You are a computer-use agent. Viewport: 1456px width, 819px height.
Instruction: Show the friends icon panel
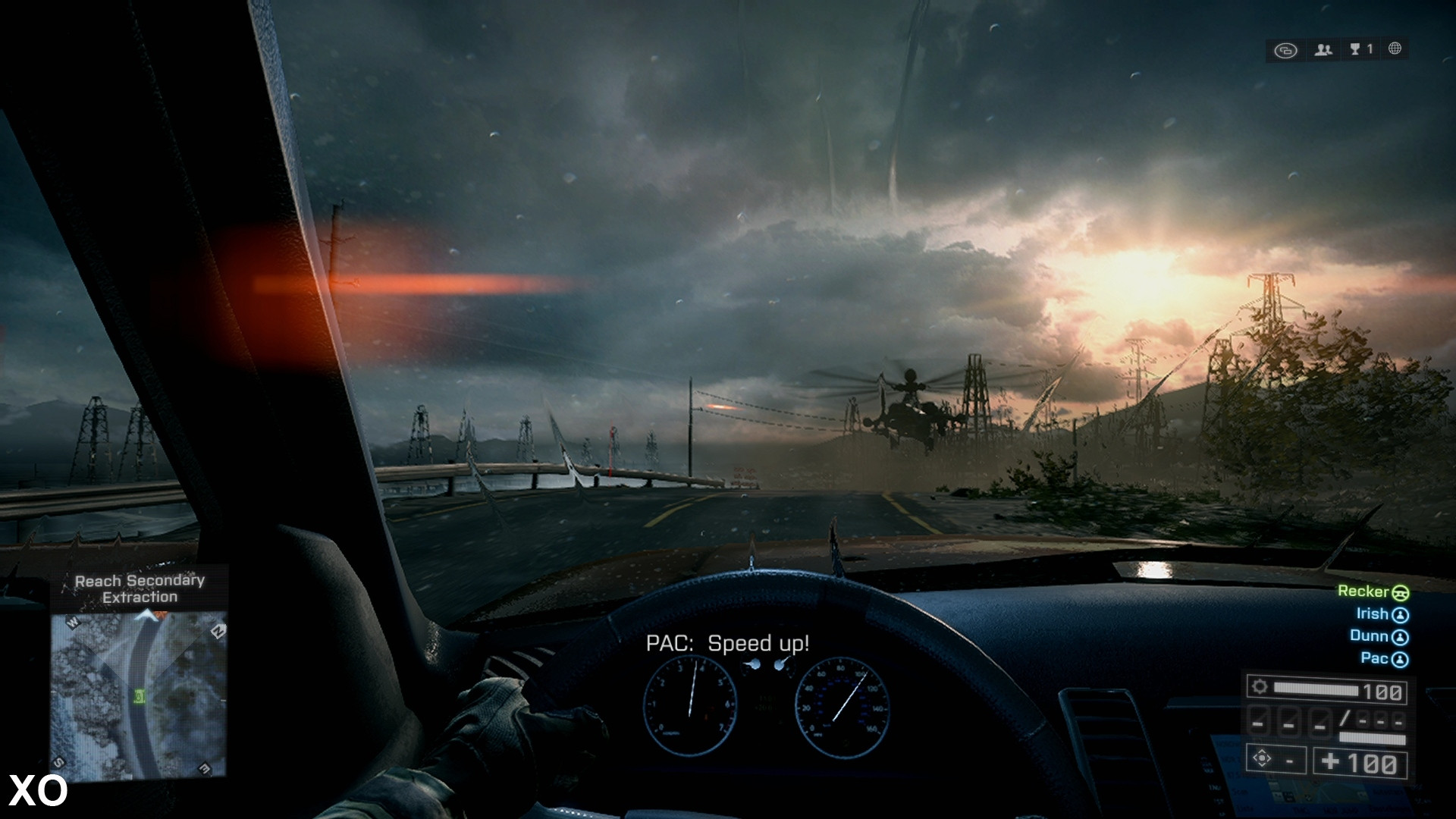[x=1323, y=50]
